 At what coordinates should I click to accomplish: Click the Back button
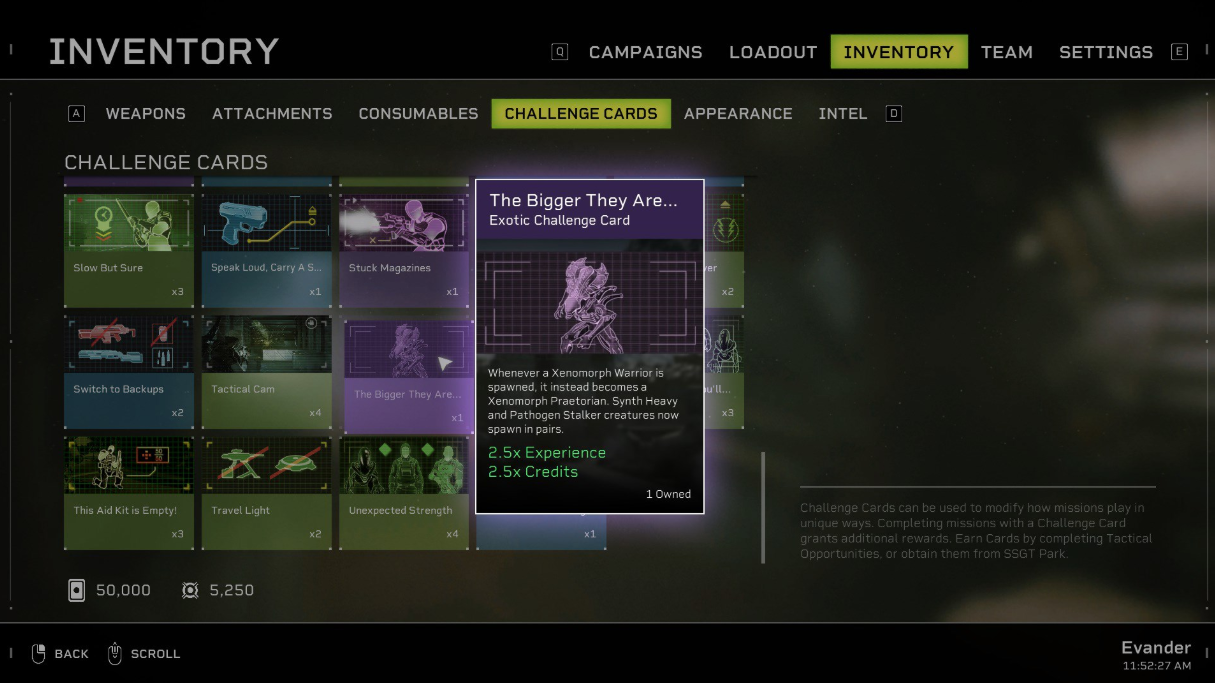click(x=60, y=654)
